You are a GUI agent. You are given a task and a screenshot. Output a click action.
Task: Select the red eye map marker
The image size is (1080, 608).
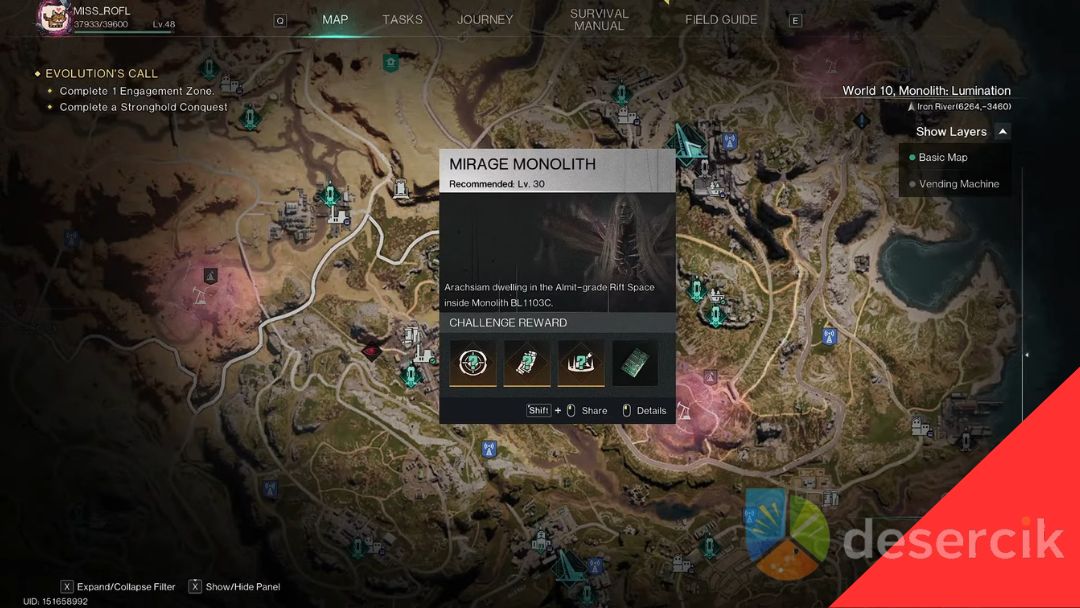372,349
